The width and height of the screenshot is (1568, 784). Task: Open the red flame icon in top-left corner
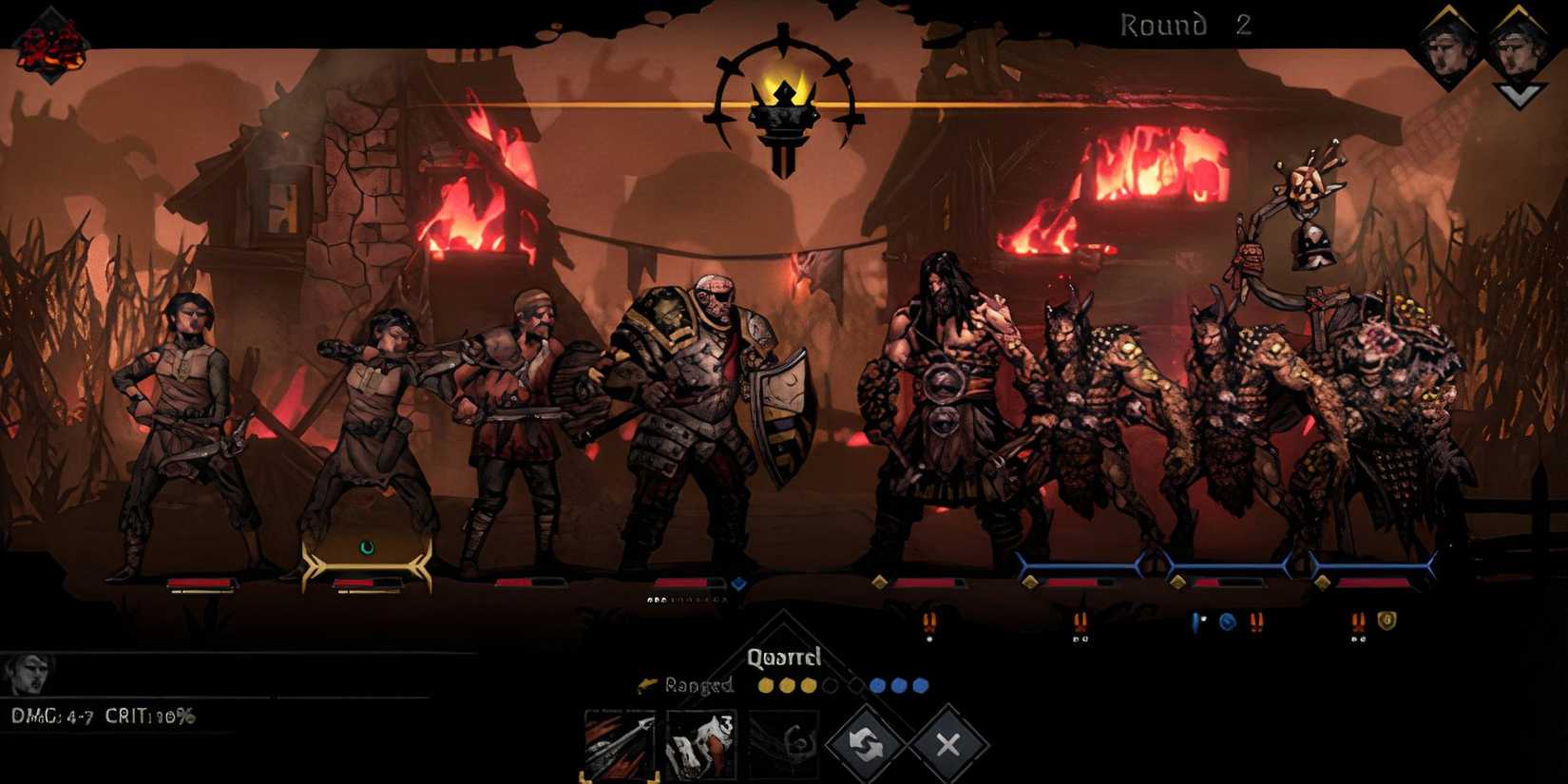tap(51, 44)
